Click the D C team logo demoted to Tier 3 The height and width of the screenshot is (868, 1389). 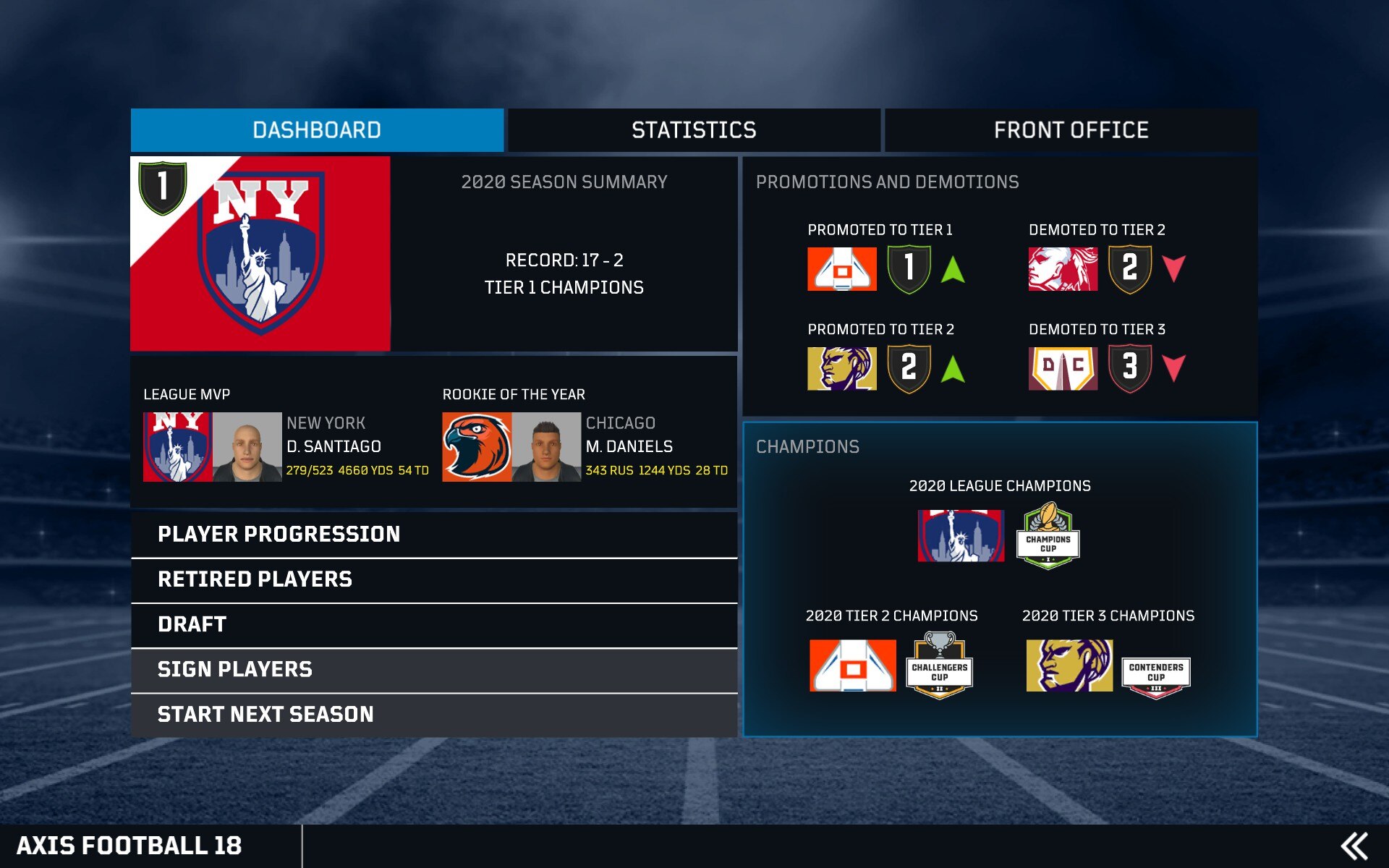point(1063,368)
